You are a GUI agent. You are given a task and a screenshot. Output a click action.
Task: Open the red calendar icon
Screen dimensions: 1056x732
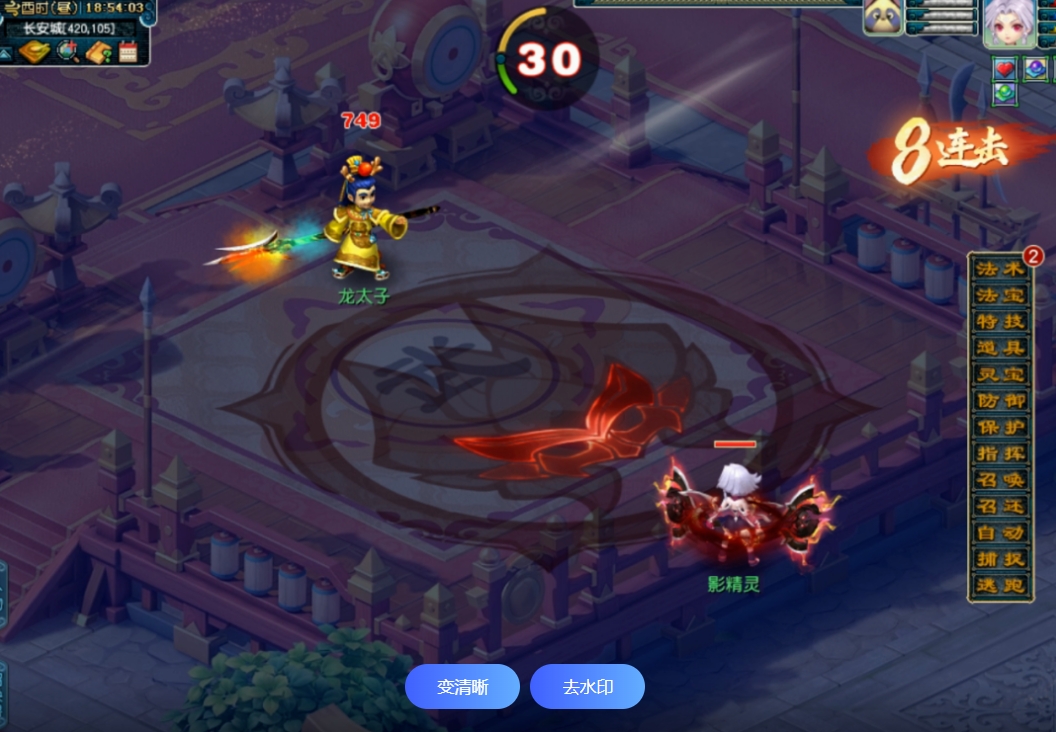point(128,52)
